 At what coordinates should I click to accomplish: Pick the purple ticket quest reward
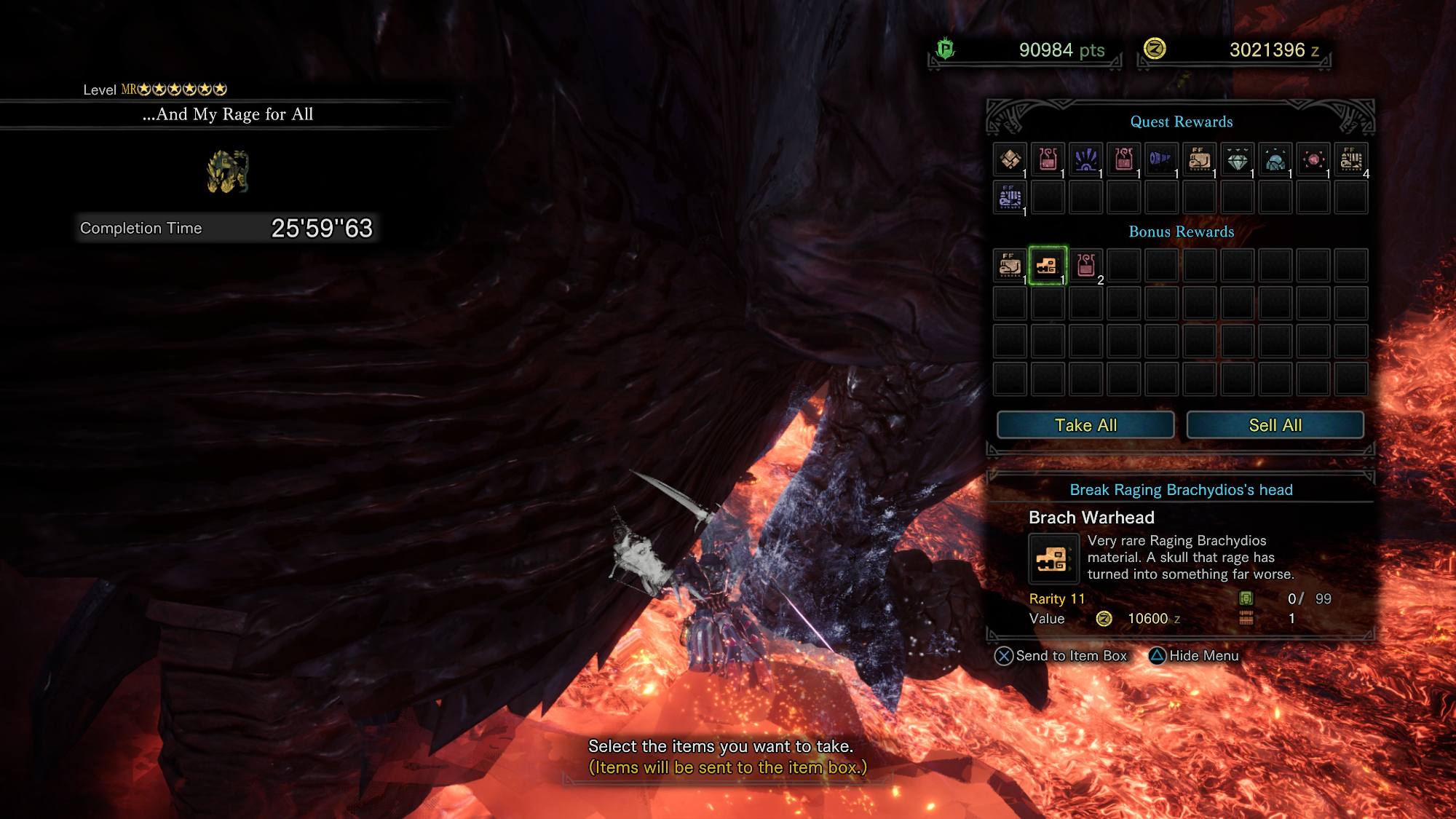pyautogui.click(x=1010, y=197)
